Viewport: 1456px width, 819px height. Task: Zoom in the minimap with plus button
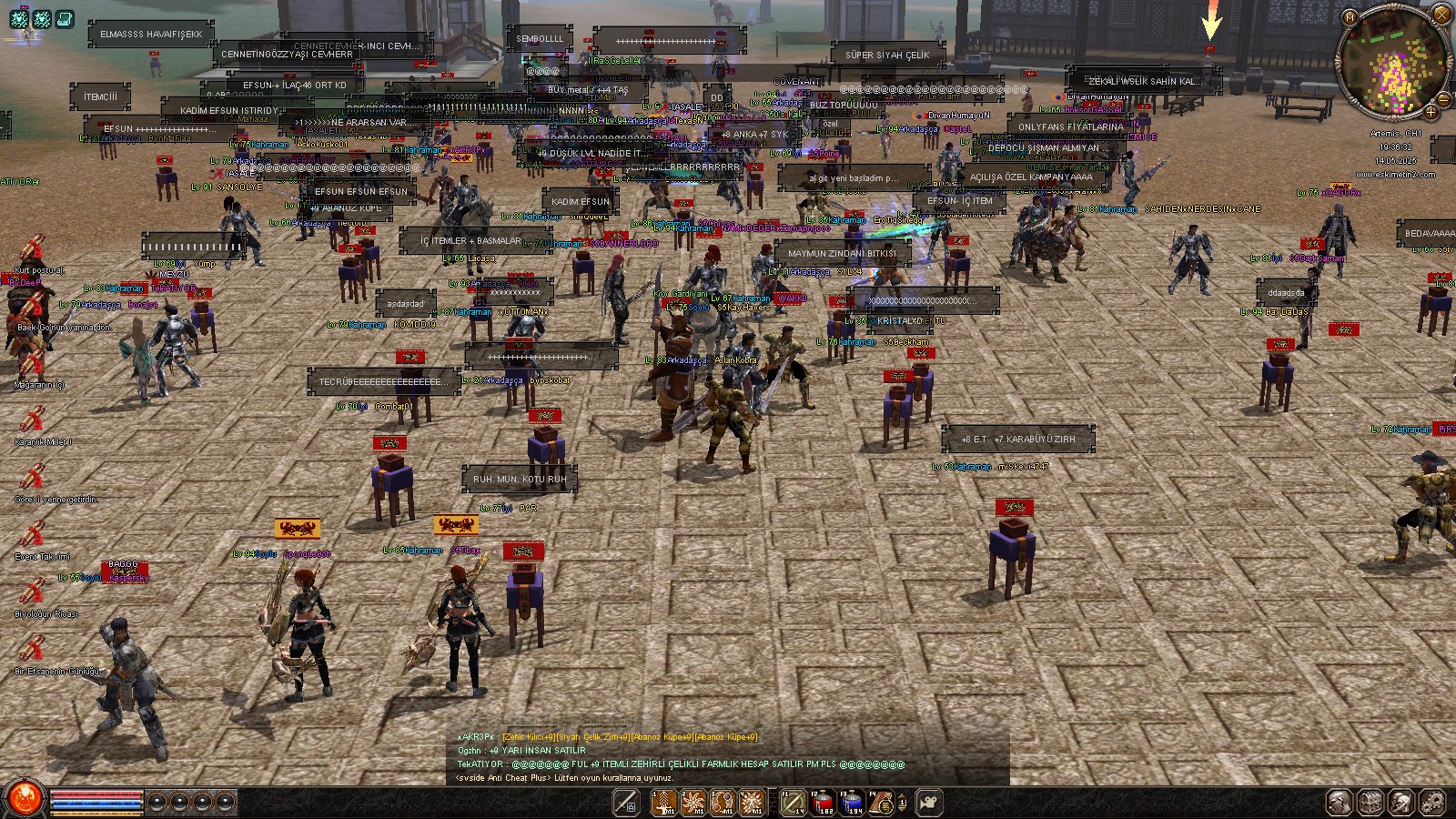pyautogui.click(x=1431, y=112)
